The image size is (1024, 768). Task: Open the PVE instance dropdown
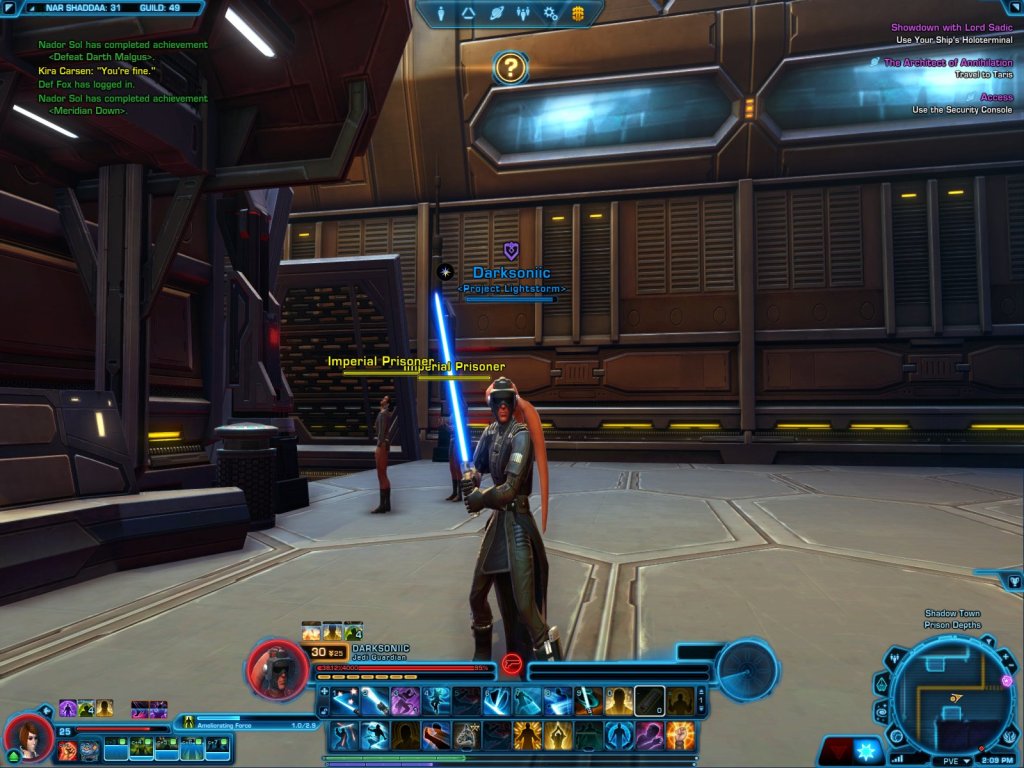(x=956, y=761)
